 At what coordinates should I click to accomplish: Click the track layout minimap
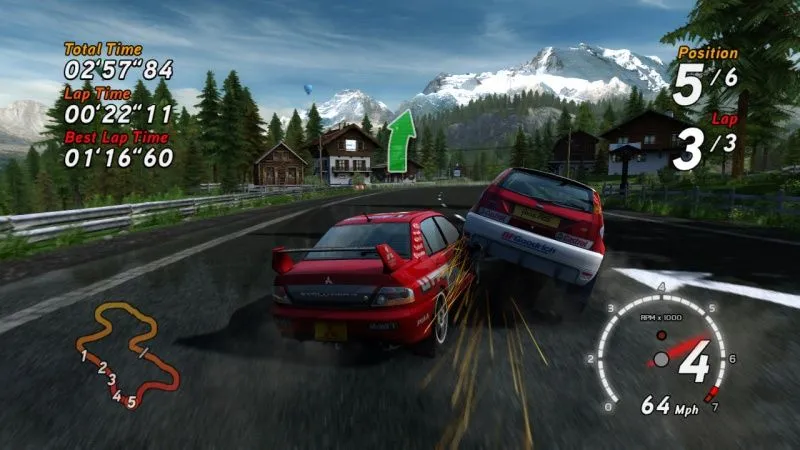127,355
